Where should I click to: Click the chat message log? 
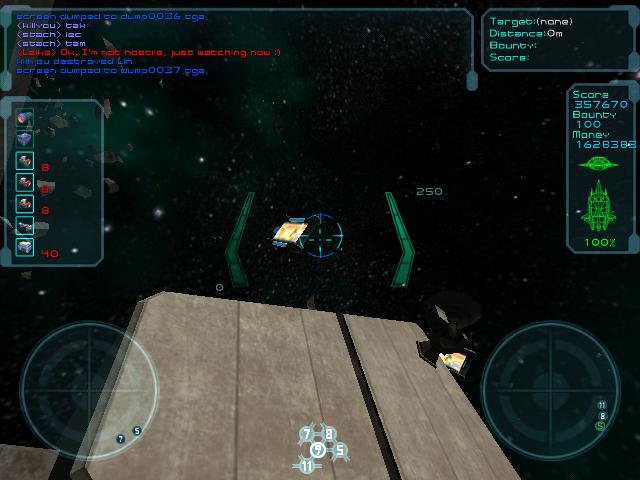[240, 42]
